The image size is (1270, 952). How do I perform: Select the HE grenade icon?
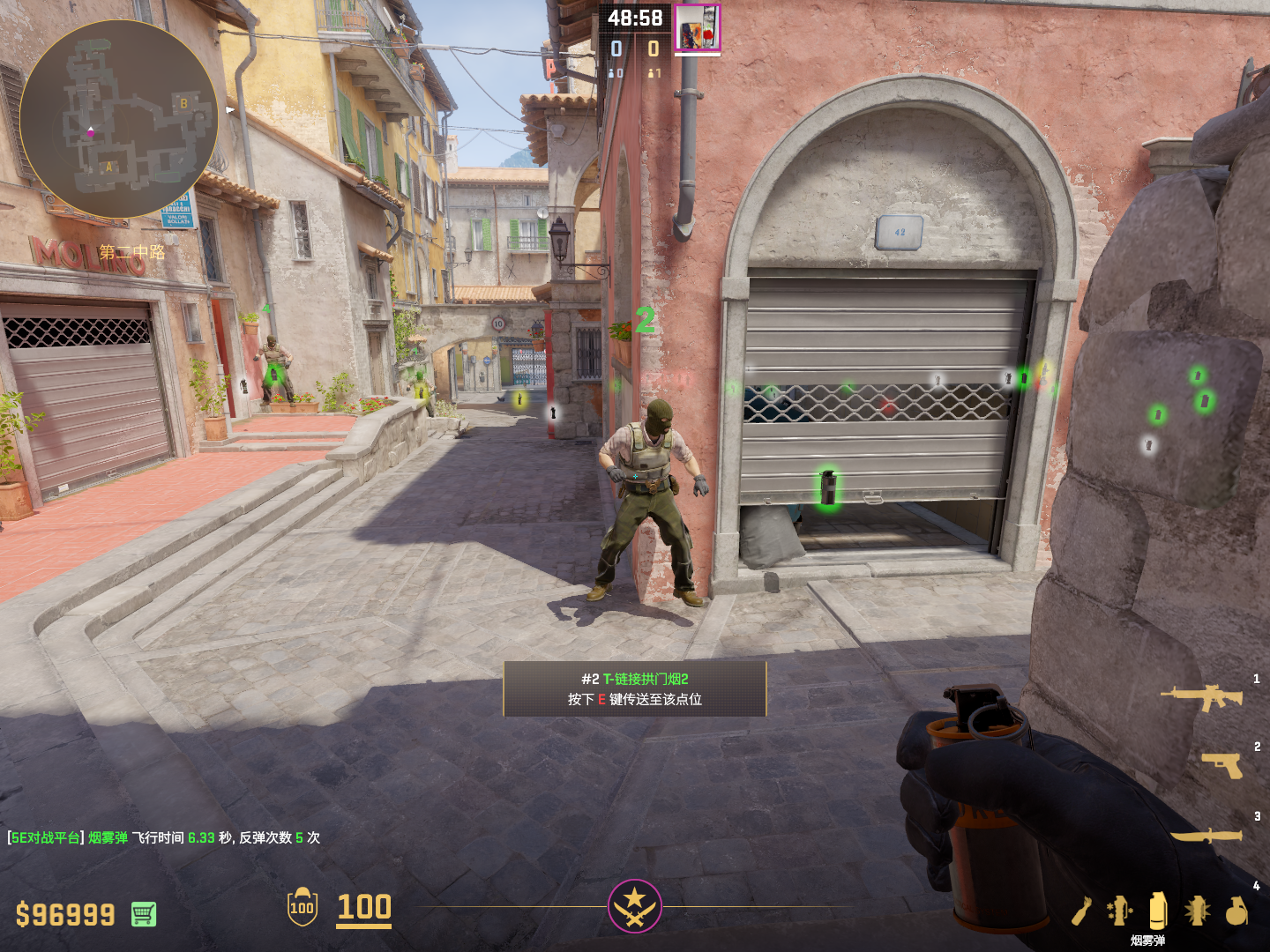(1236, 911)
